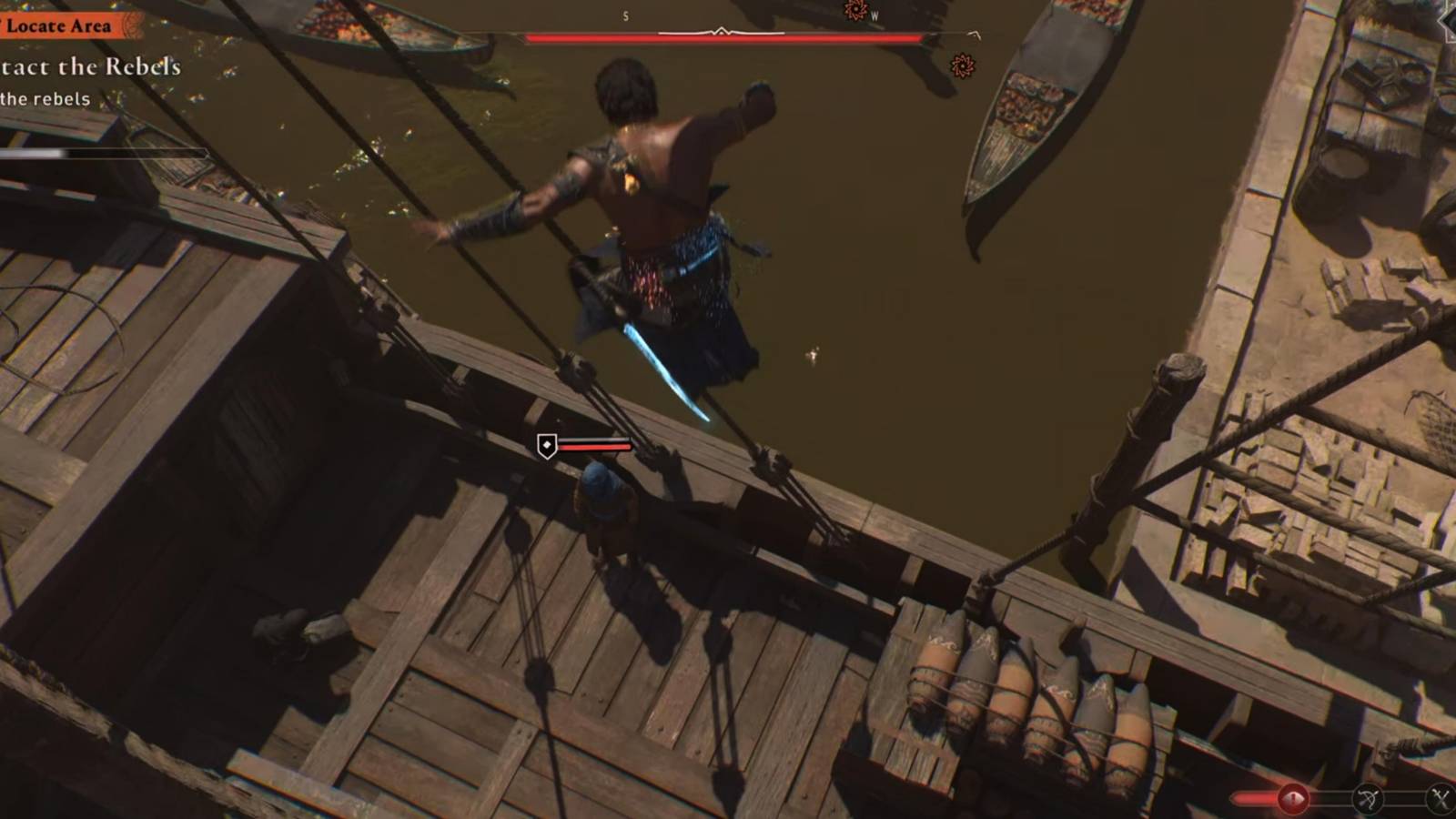
Task: Click the Locate Area banner text
Action: click(60, 25)
